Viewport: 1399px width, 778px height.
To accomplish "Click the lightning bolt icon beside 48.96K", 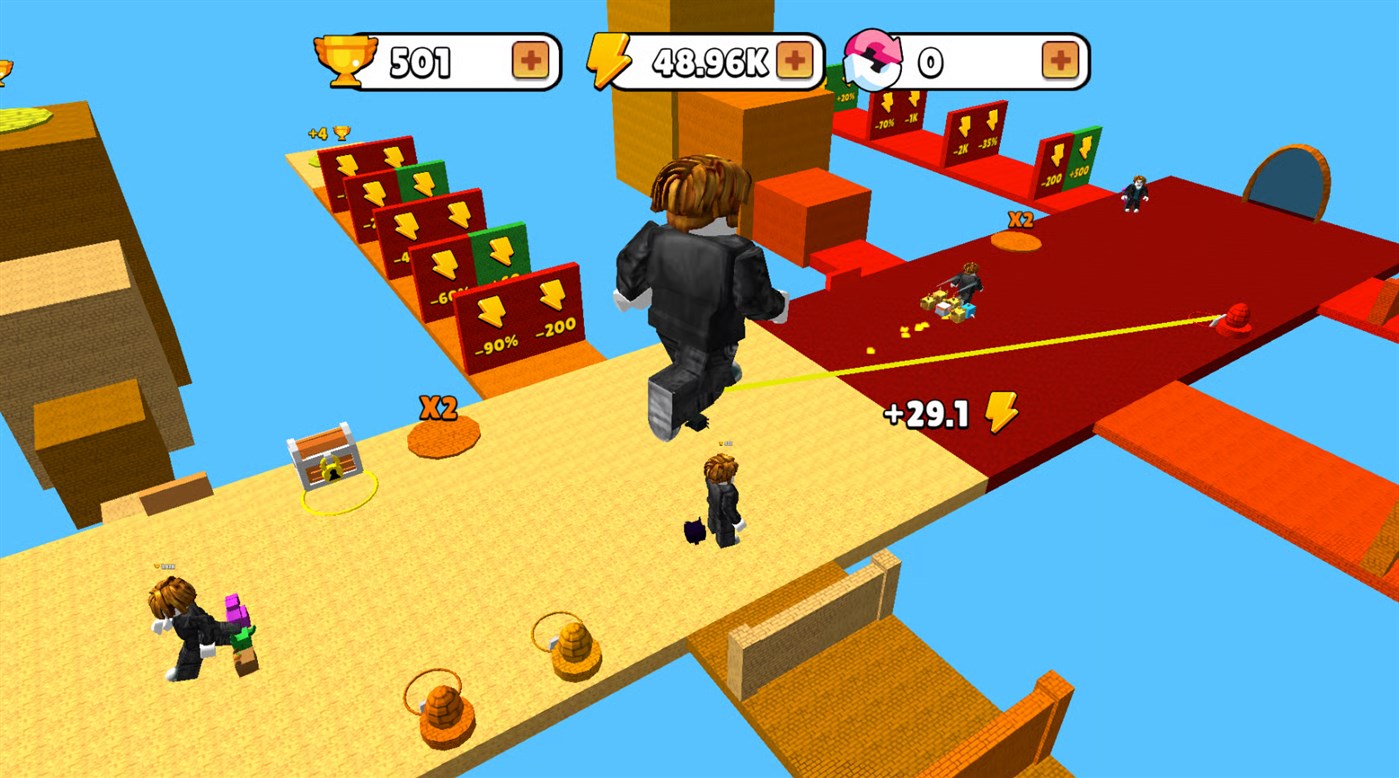I will [613, 60].
